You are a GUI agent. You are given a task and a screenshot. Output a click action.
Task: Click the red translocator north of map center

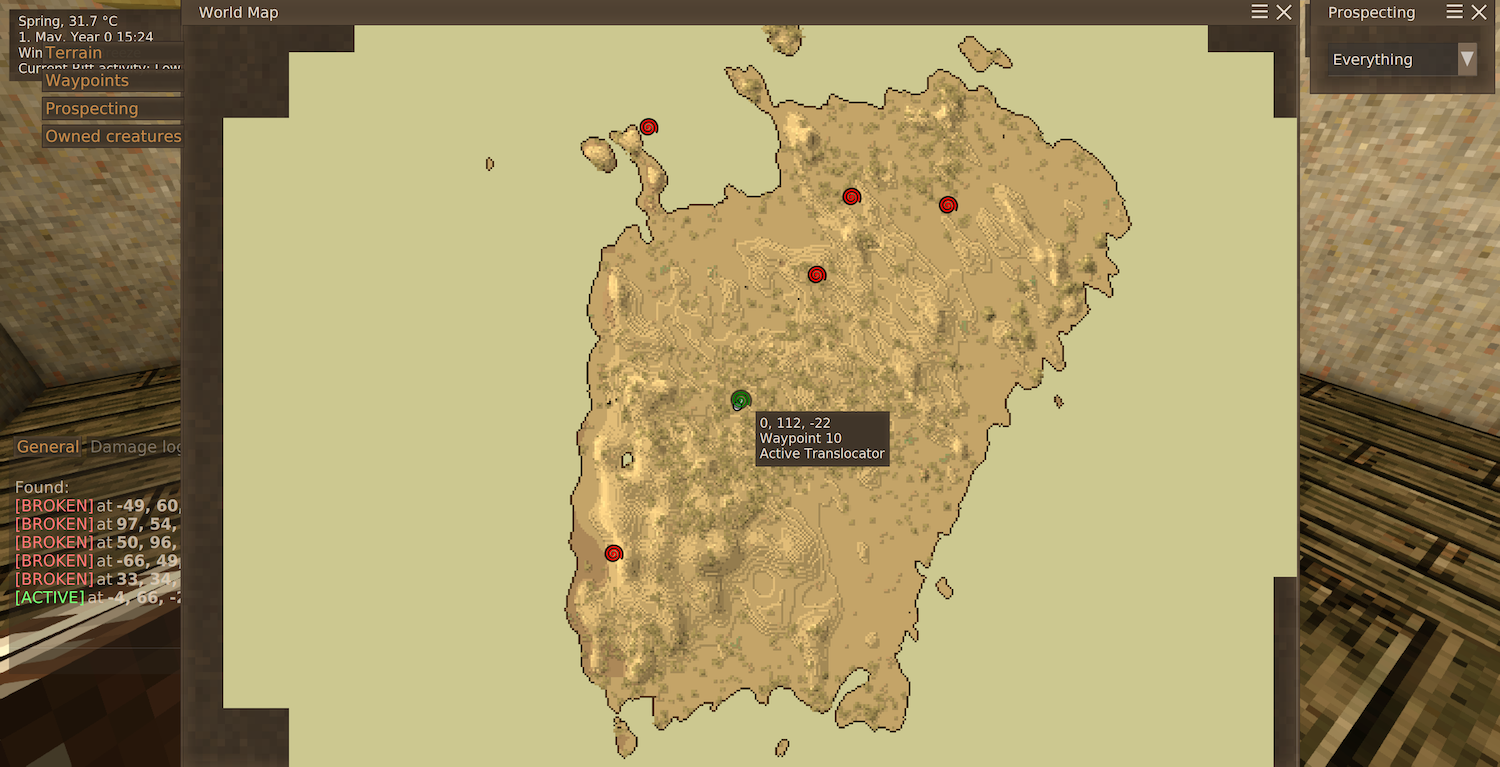(851, 196)
